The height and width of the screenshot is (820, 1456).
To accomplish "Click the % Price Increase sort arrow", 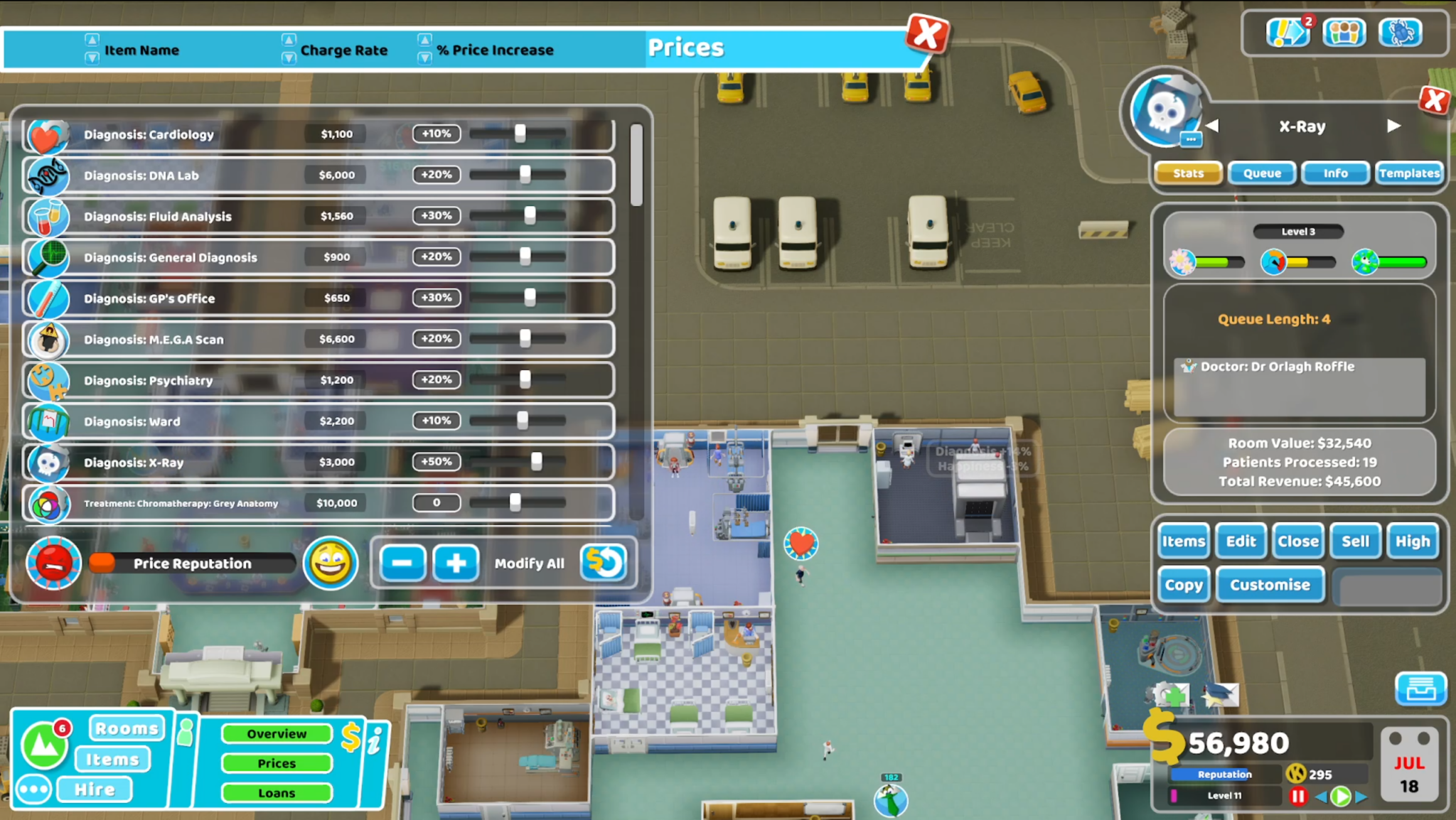I will (425, 41).
